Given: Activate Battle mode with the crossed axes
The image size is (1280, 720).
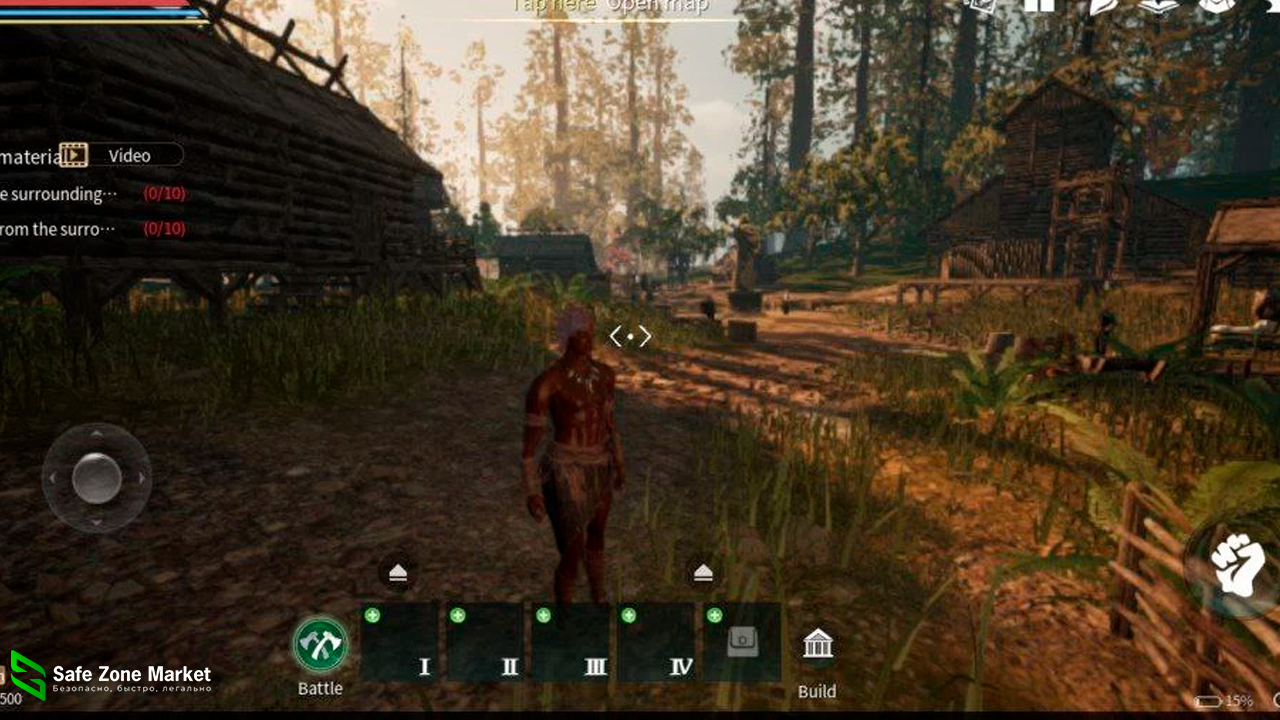Looking at the screenshot, I should [x=320, y=645].
